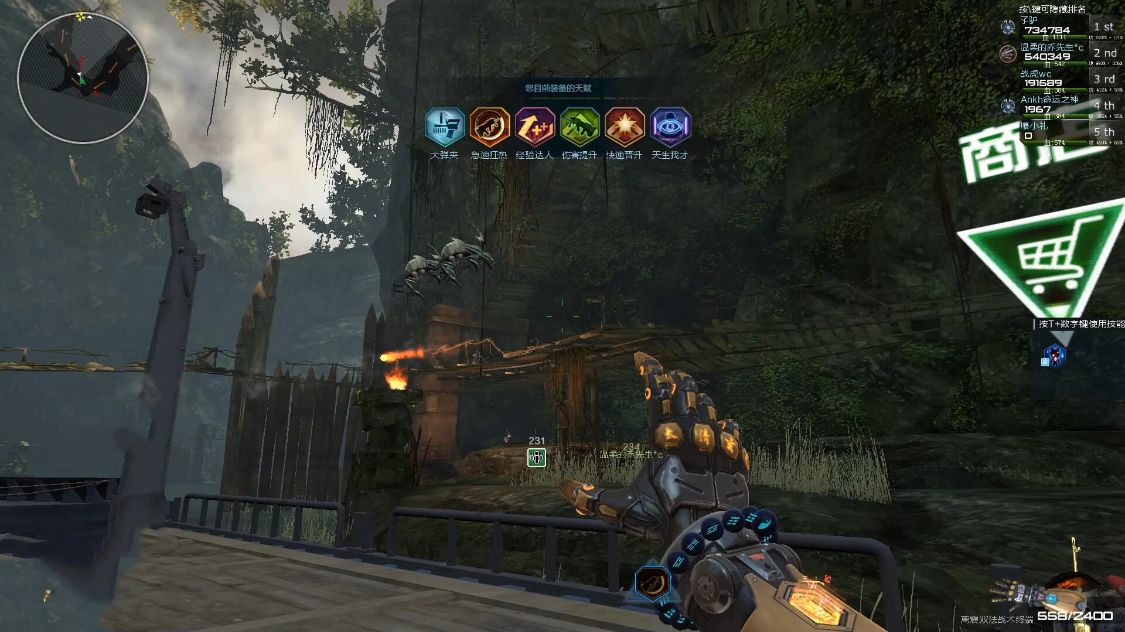Click the 3rd place row 战虎wc
The width and height of the screenshot is (1125, 632).
[x=1058, y=79]
